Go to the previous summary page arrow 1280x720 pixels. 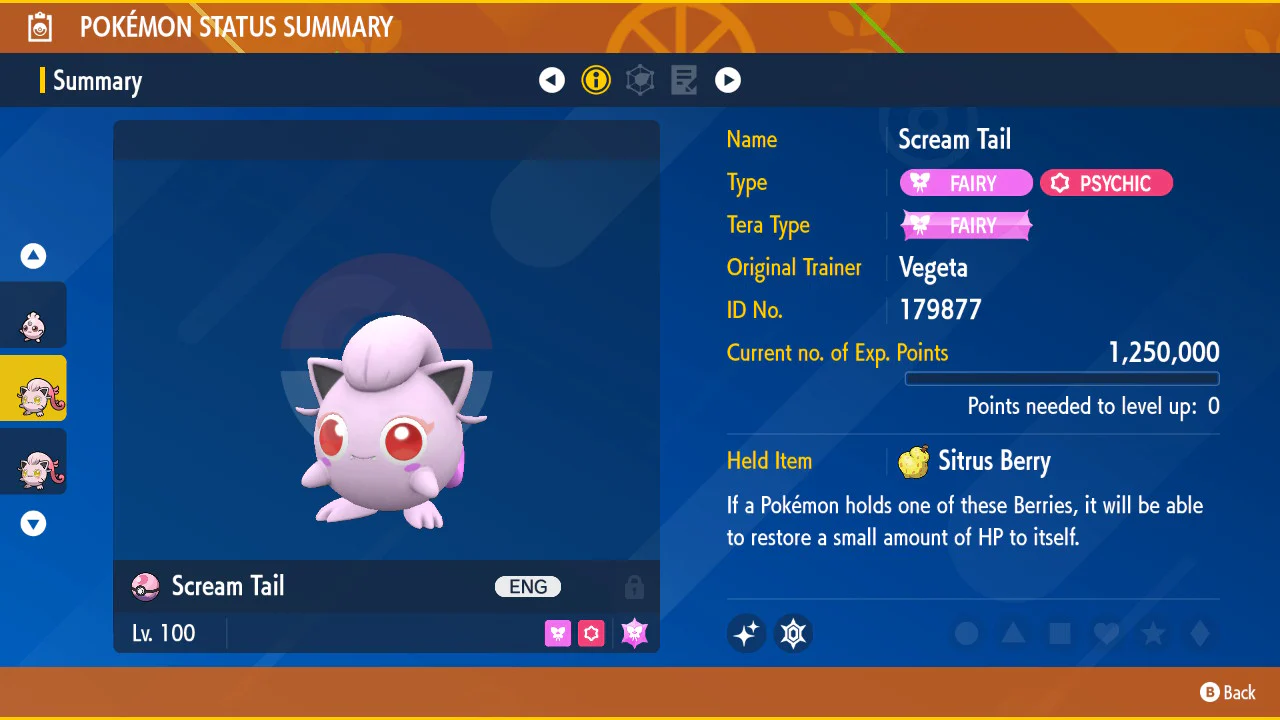tap(552, 80)
